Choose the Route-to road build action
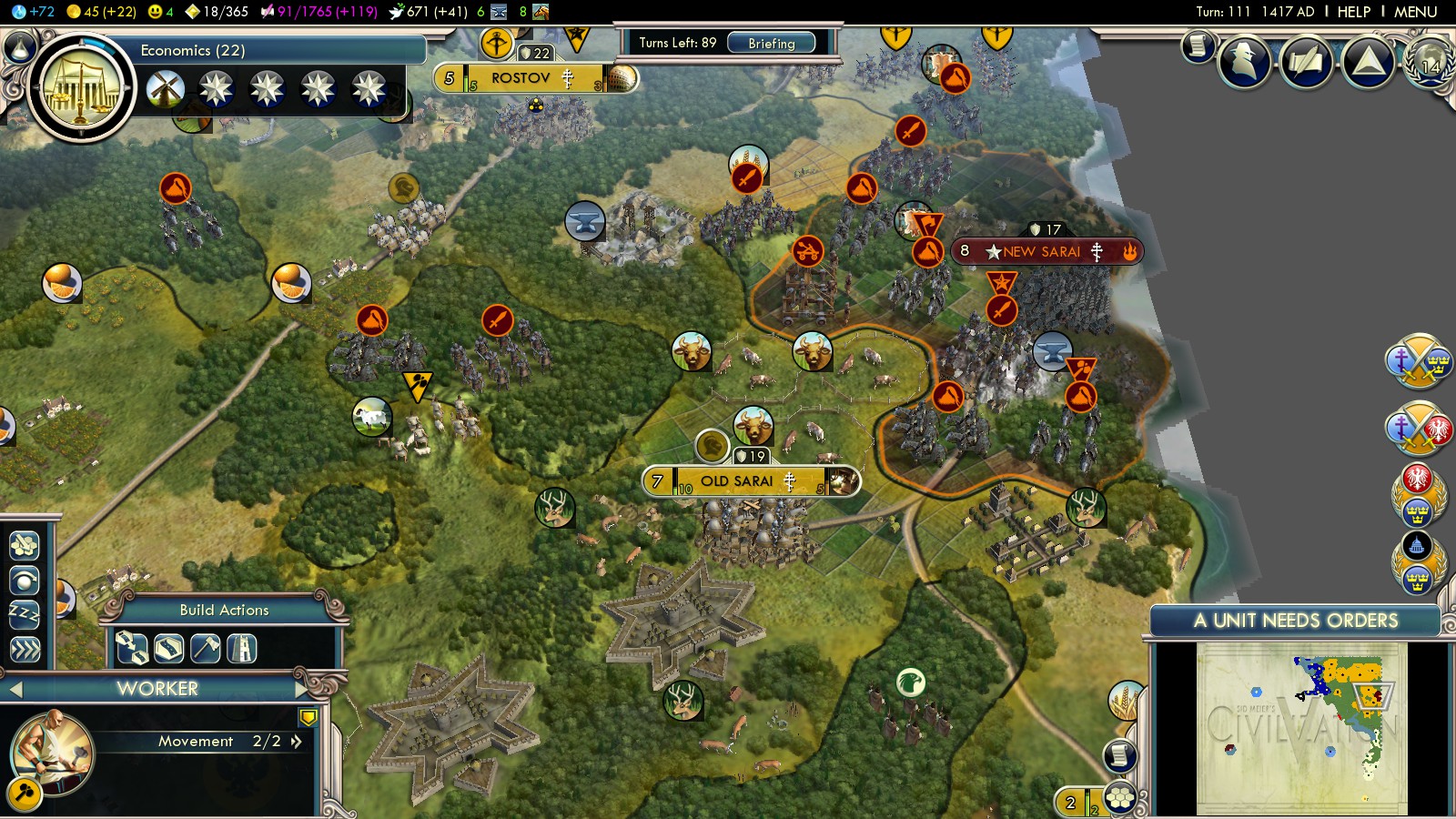The width and height of the screenshot is (1456, 819). coord(132,649)
